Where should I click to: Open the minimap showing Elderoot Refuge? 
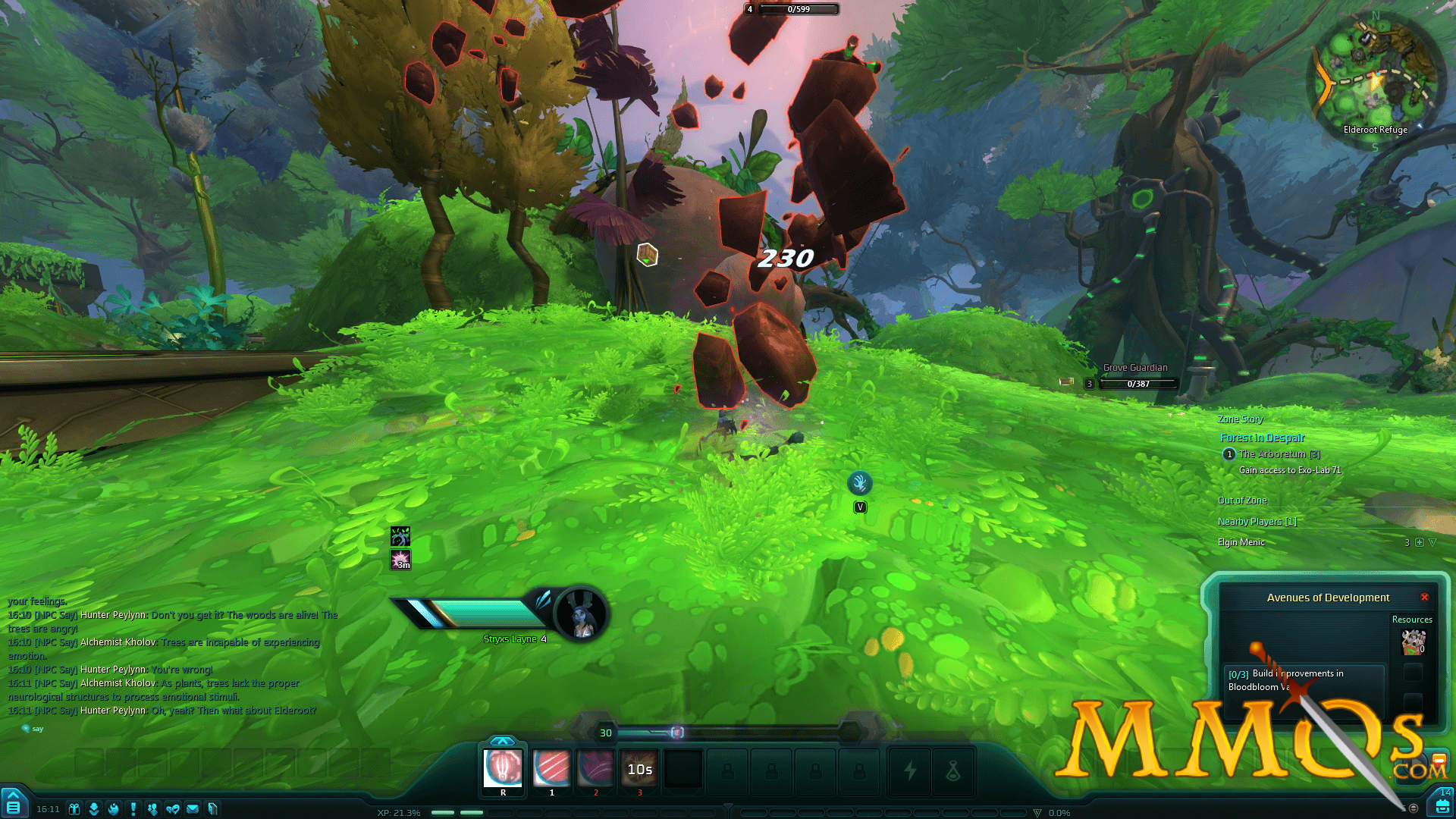pyautogui.click(x=1375, y=75)
